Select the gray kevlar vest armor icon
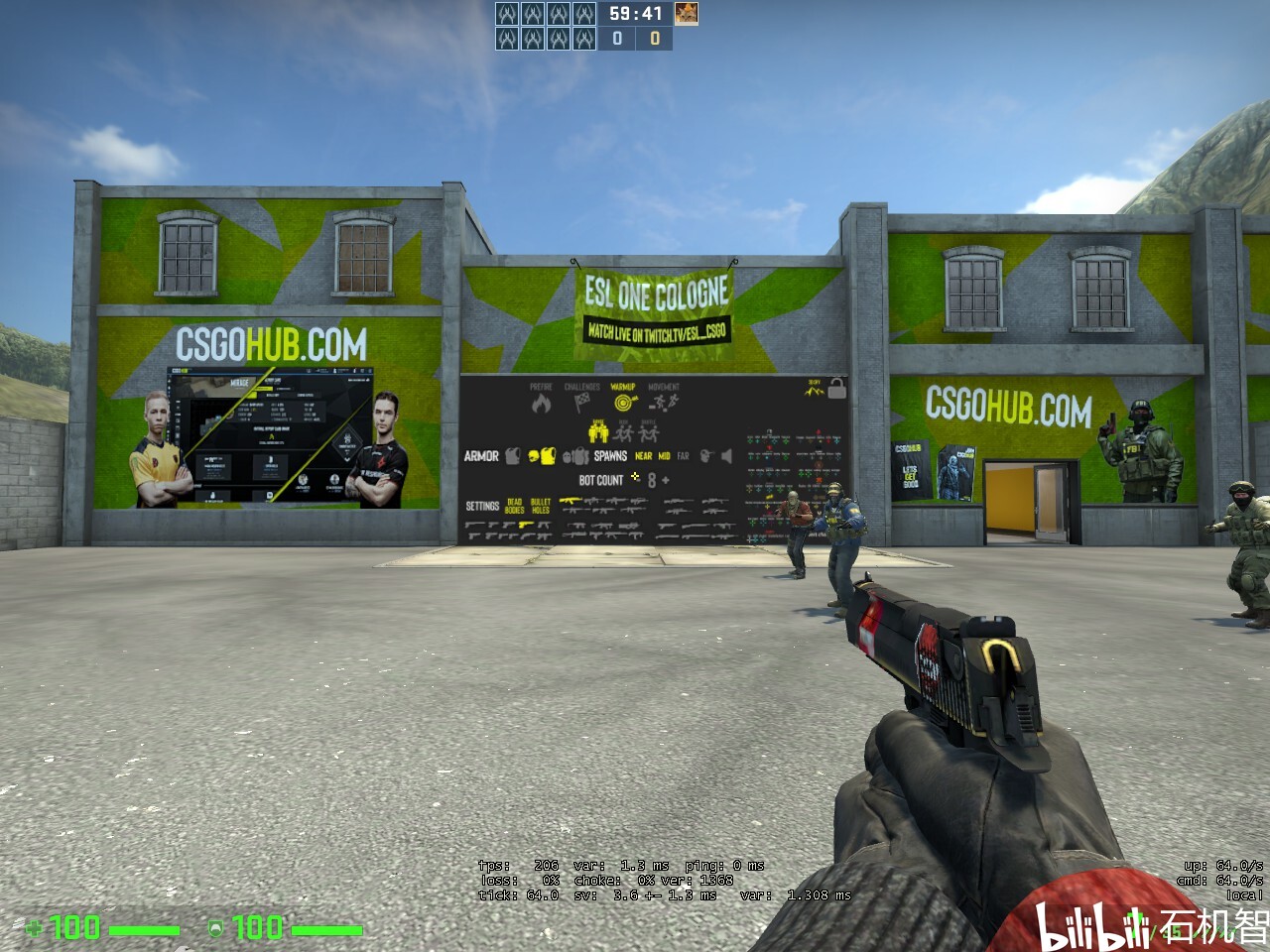 point(510,453)
